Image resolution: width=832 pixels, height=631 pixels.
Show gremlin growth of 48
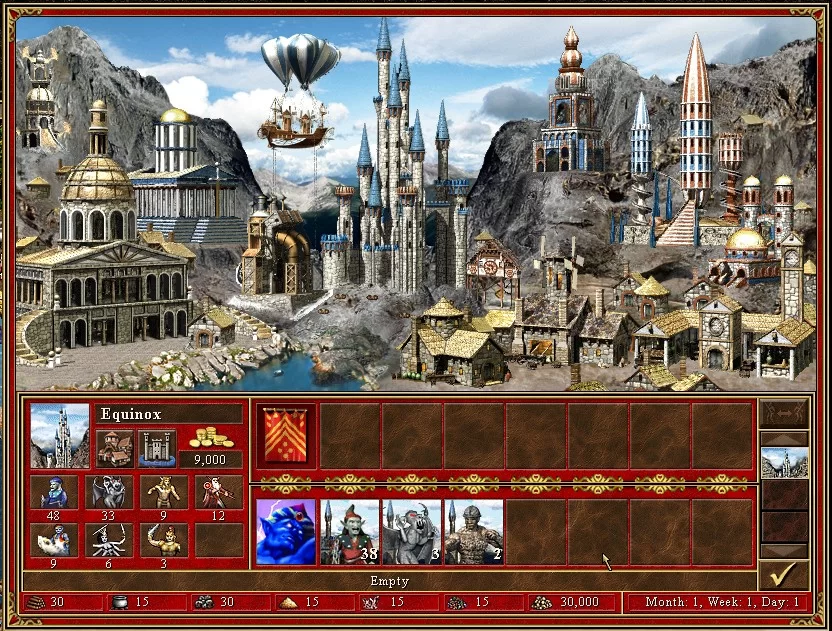[x=54, y=492]
